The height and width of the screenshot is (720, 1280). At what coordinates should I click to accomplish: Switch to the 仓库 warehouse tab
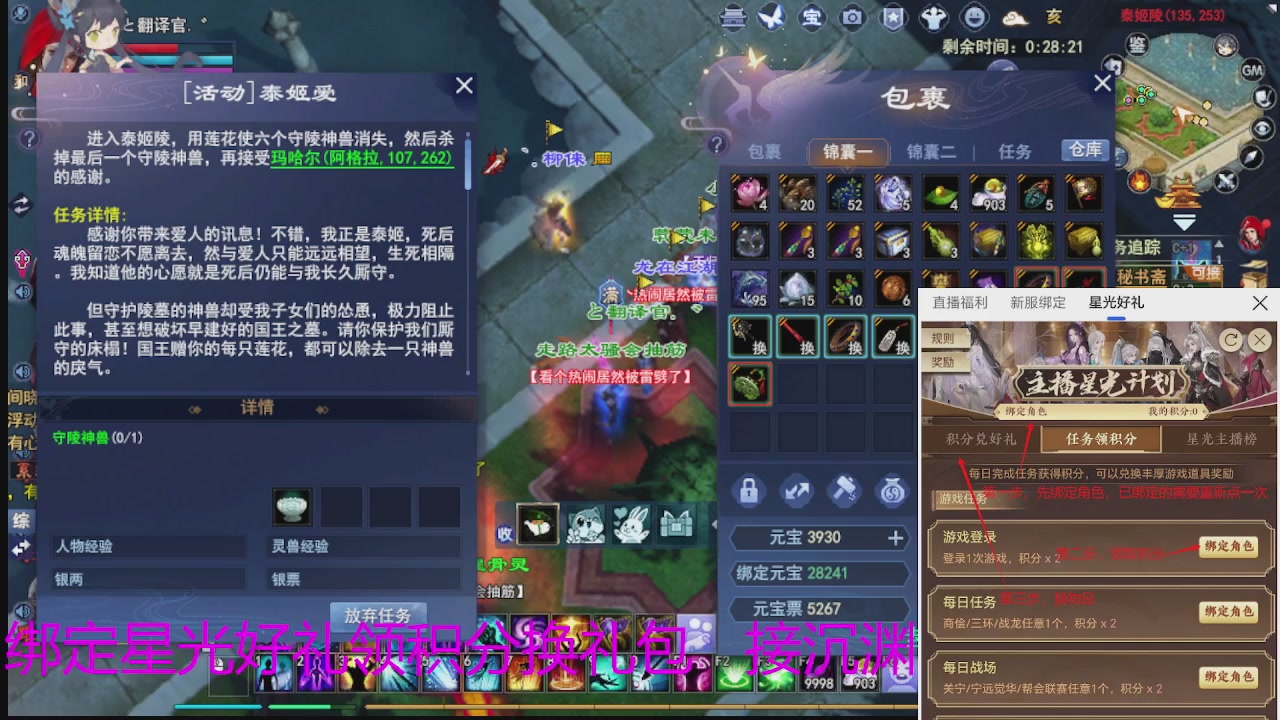(x=1084, y=151)
